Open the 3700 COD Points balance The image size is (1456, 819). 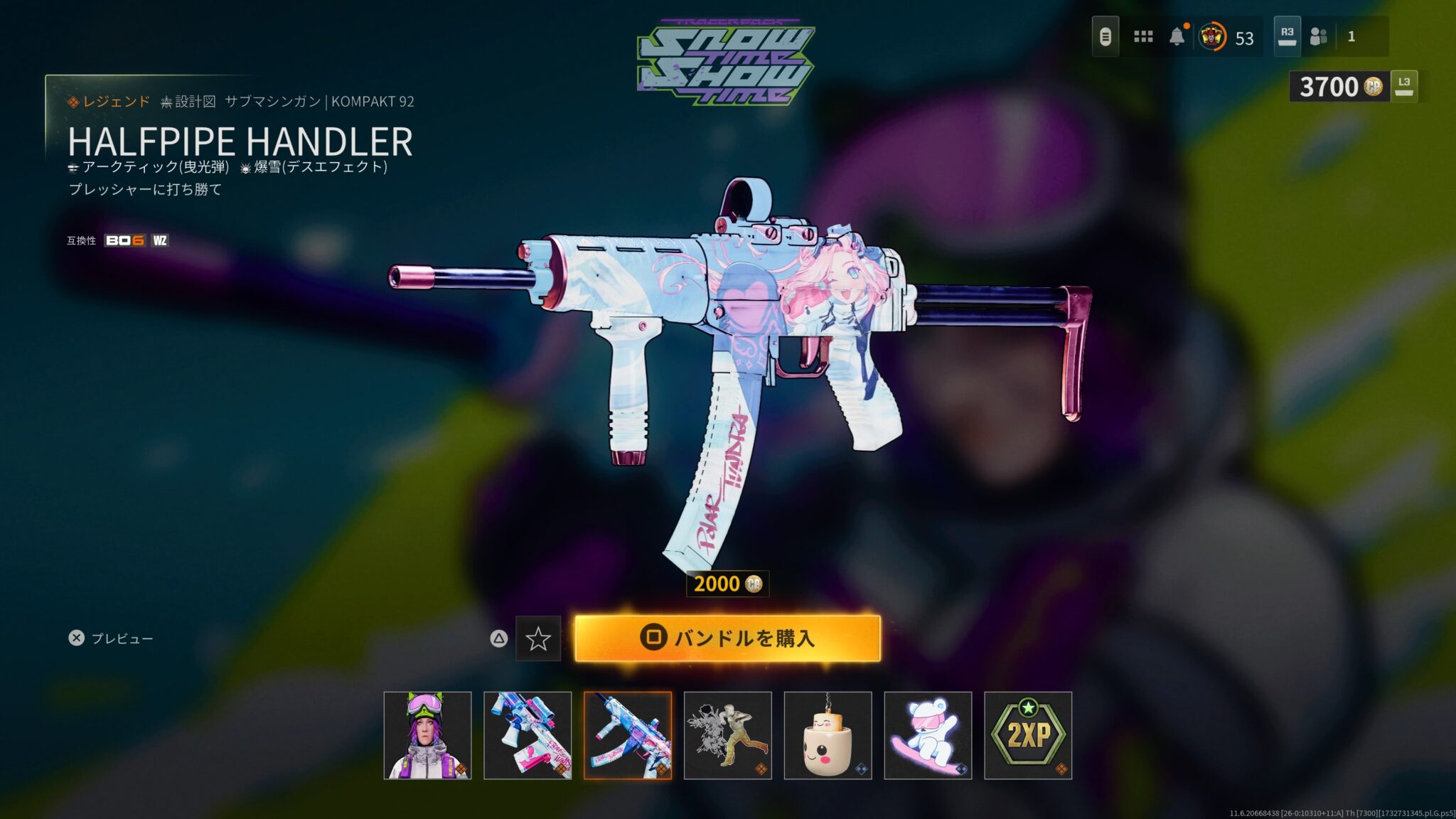tap(1339, 87)
